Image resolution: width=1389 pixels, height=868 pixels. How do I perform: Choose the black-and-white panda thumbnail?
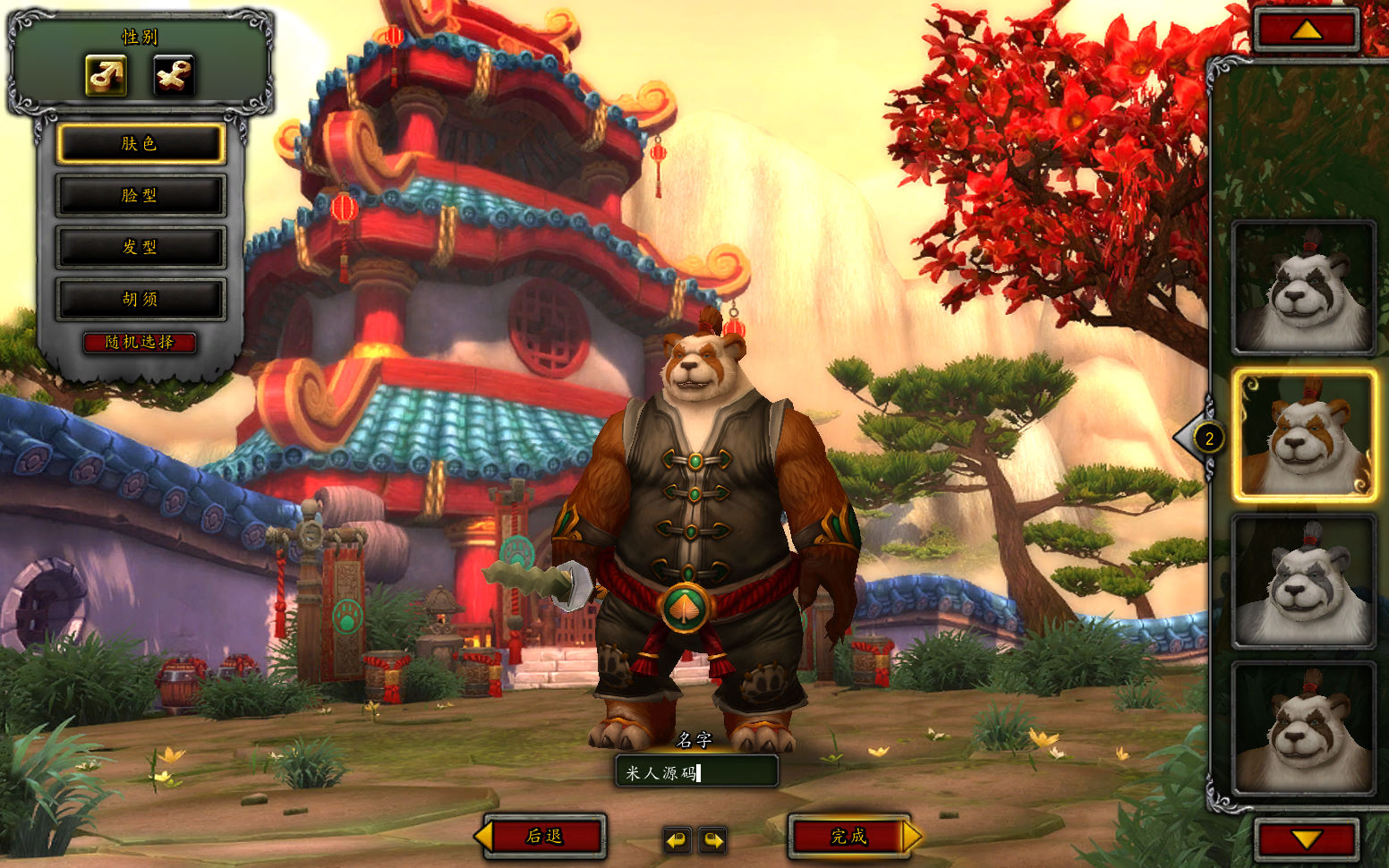(x=1303, y=288)
